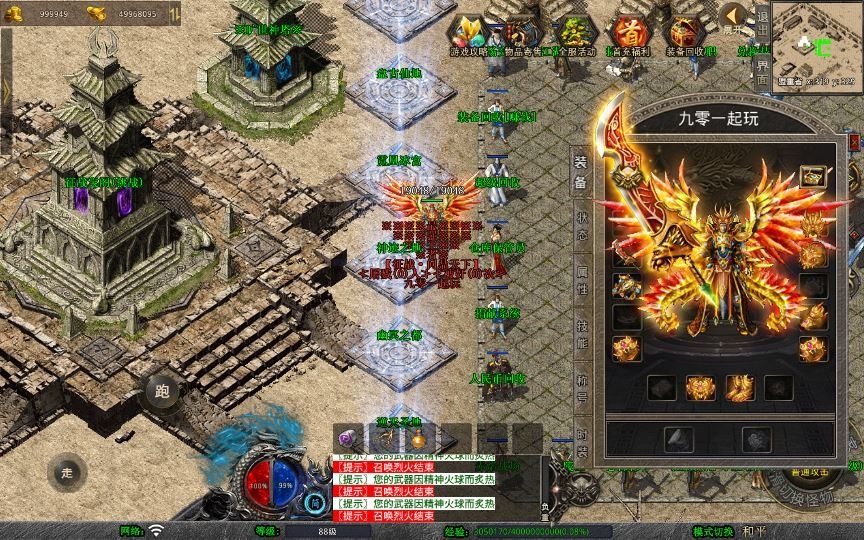The height and width of the screenshot is (540, 864).
Task: Select the golden boots equipment slot
Action: click(x=740, y=387)
